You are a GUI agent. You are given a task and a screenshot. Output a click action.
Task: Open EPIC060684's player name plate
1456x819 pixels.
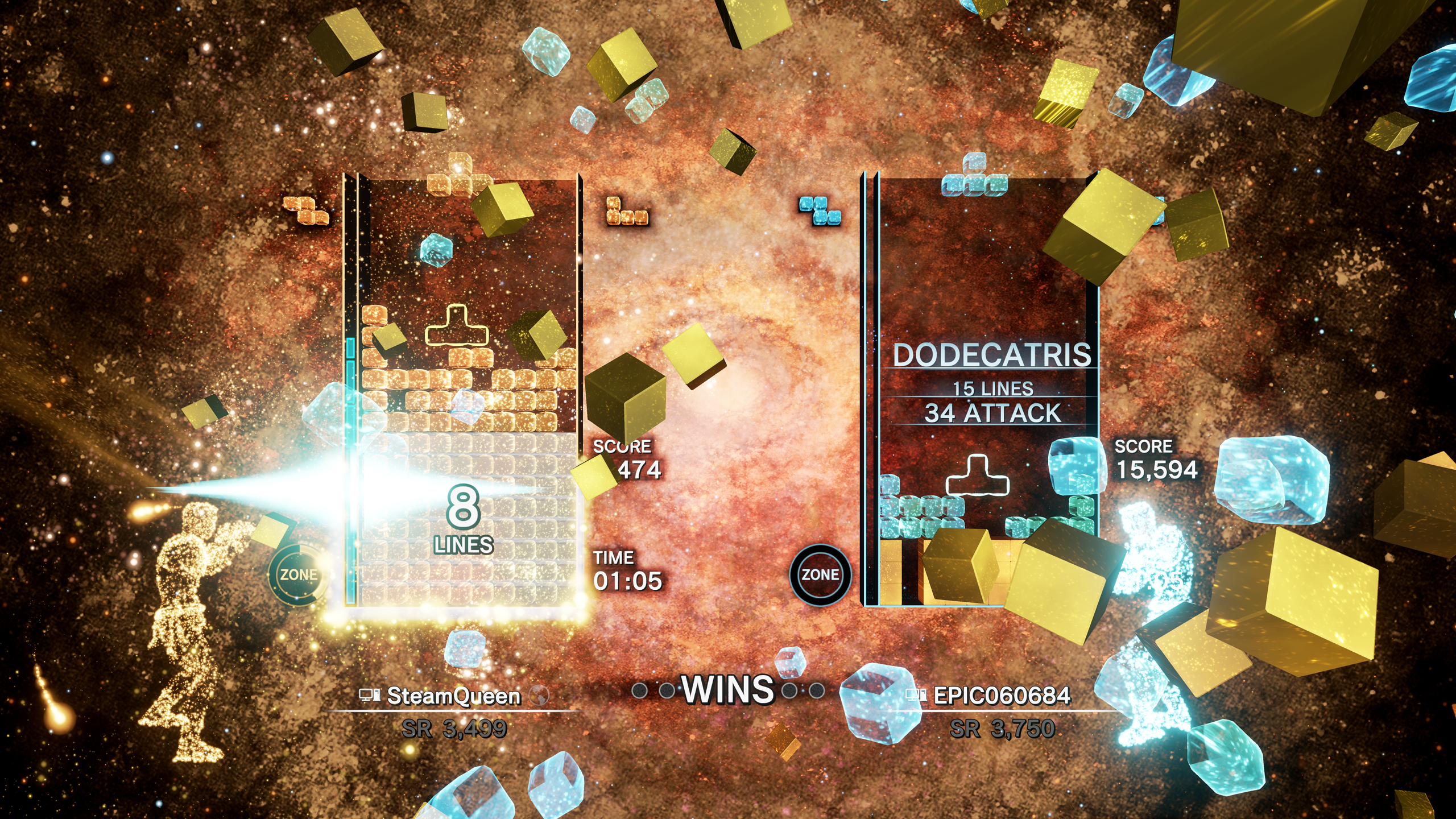[1001, 696]
